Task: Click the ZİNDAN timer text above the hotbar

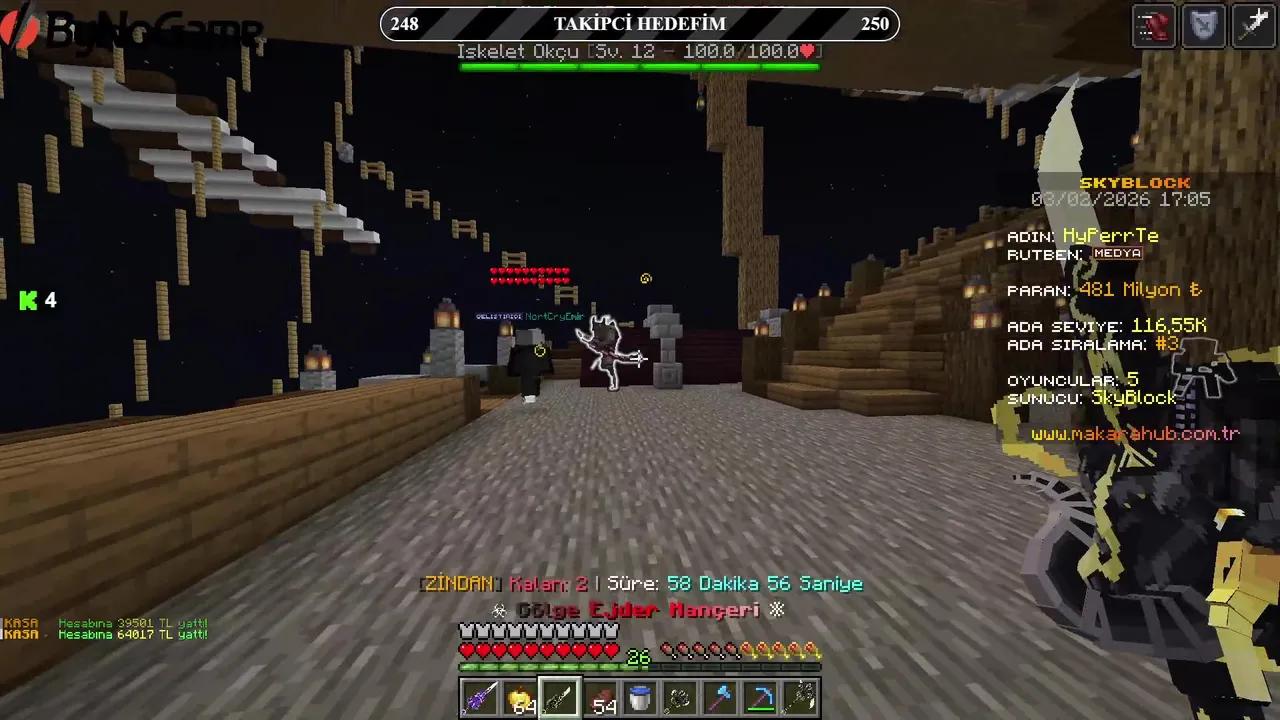Action: [x=640, y=583]
